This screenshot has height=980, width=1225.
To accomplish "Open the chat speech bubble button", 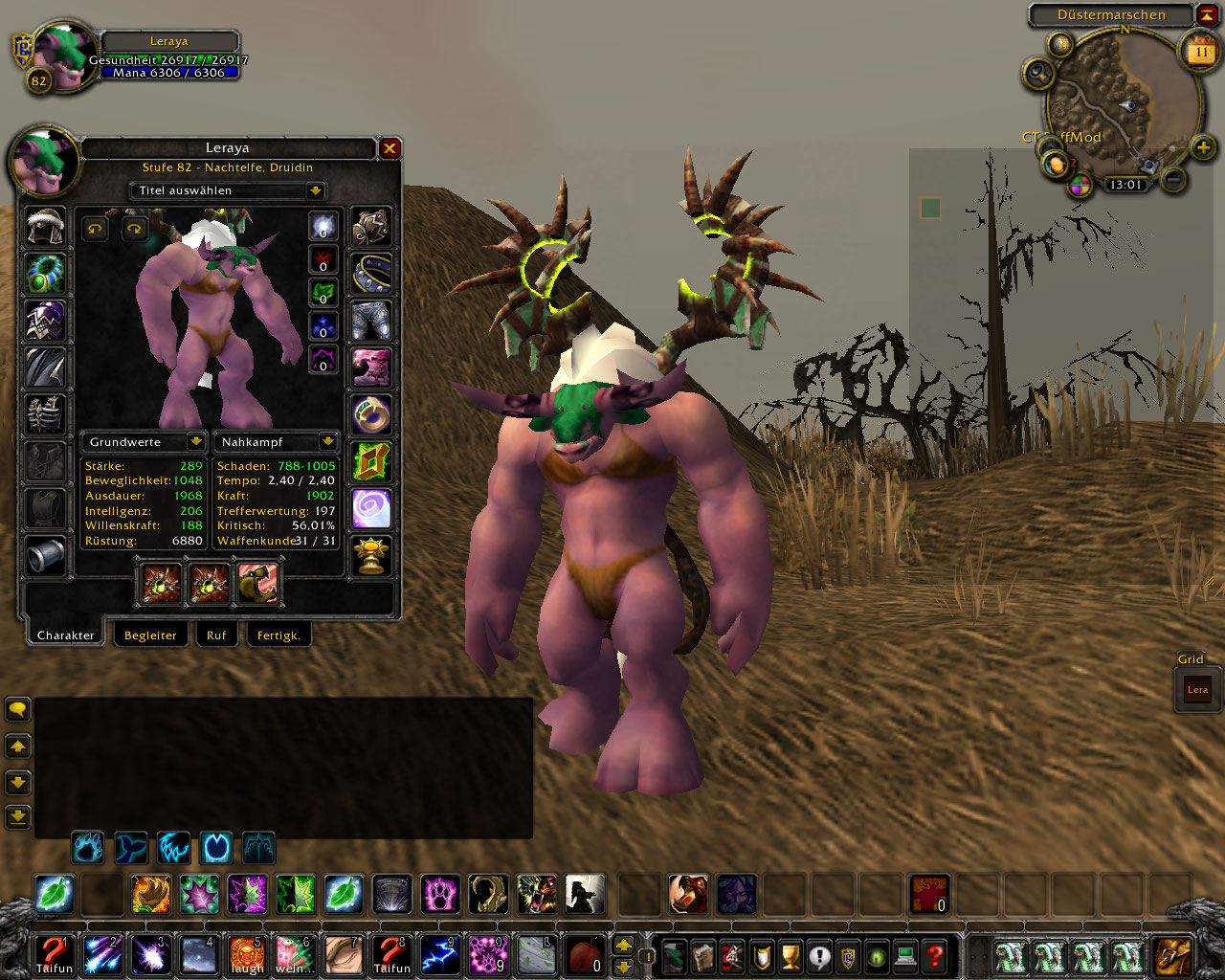I will point(18,709).
